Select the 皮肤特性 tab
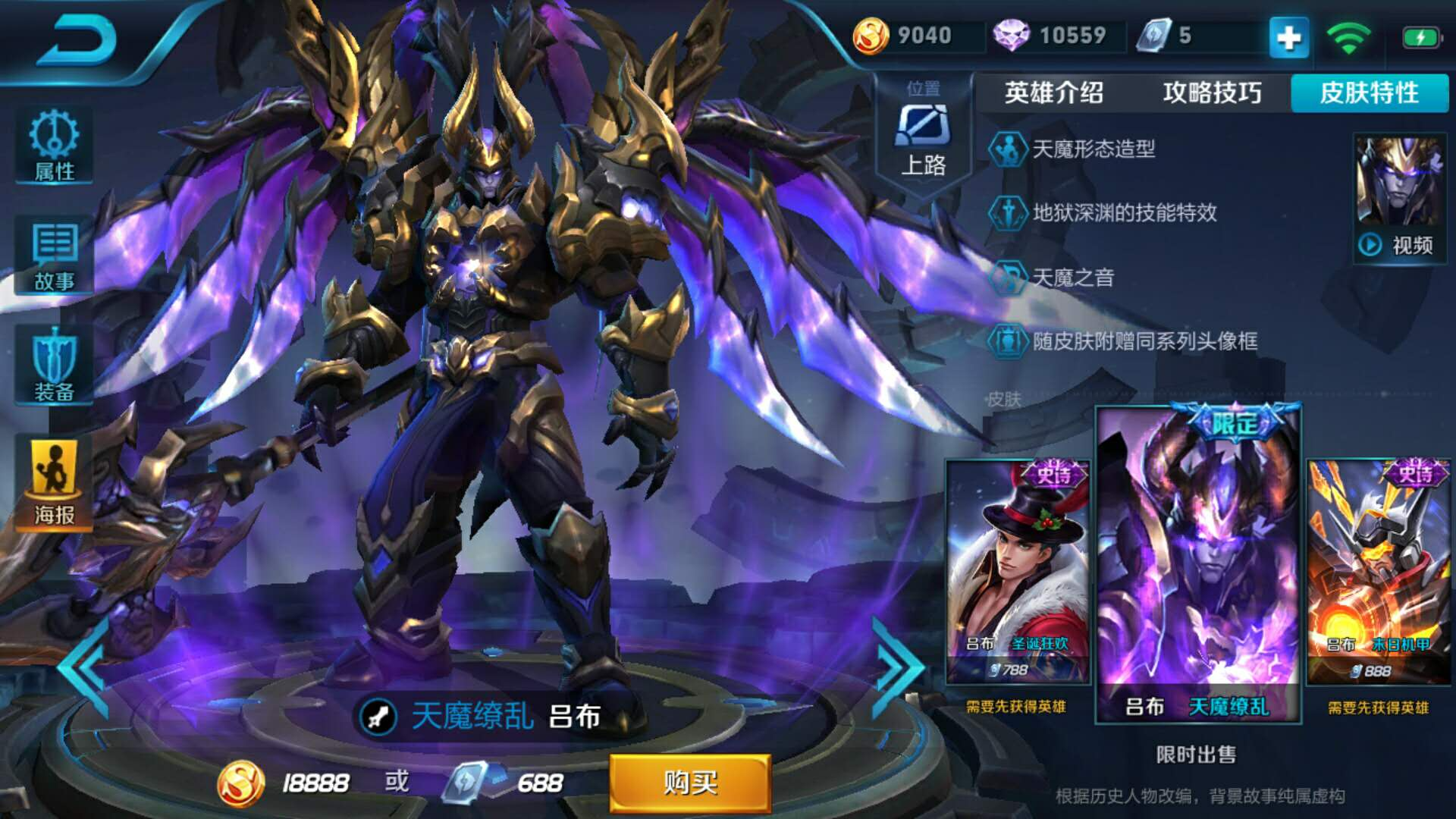 (1369, 93)
